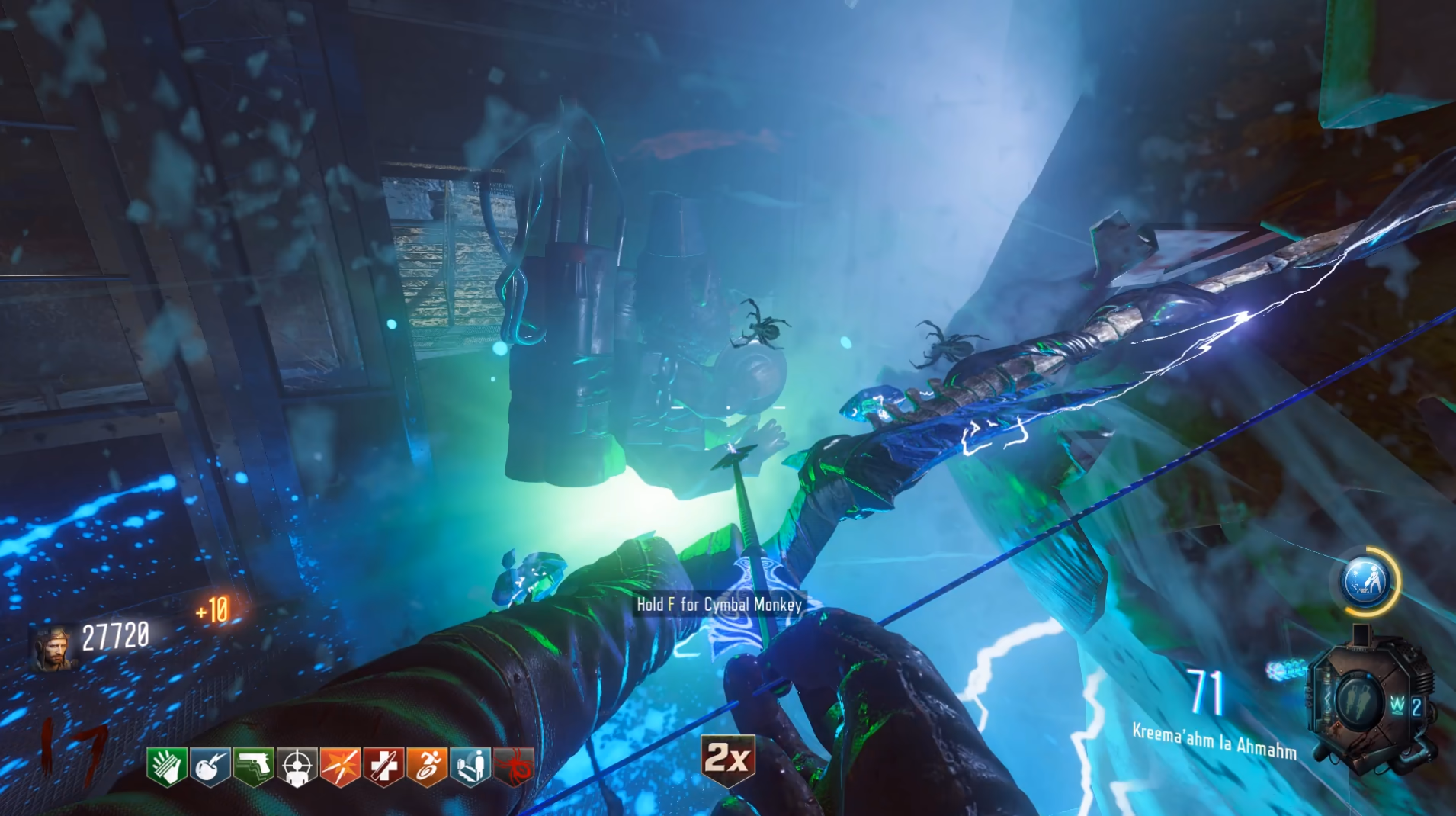Select the blue gravestone and figure perk
This screenshot has height=816, width=1456.
[x=470, y=766]
